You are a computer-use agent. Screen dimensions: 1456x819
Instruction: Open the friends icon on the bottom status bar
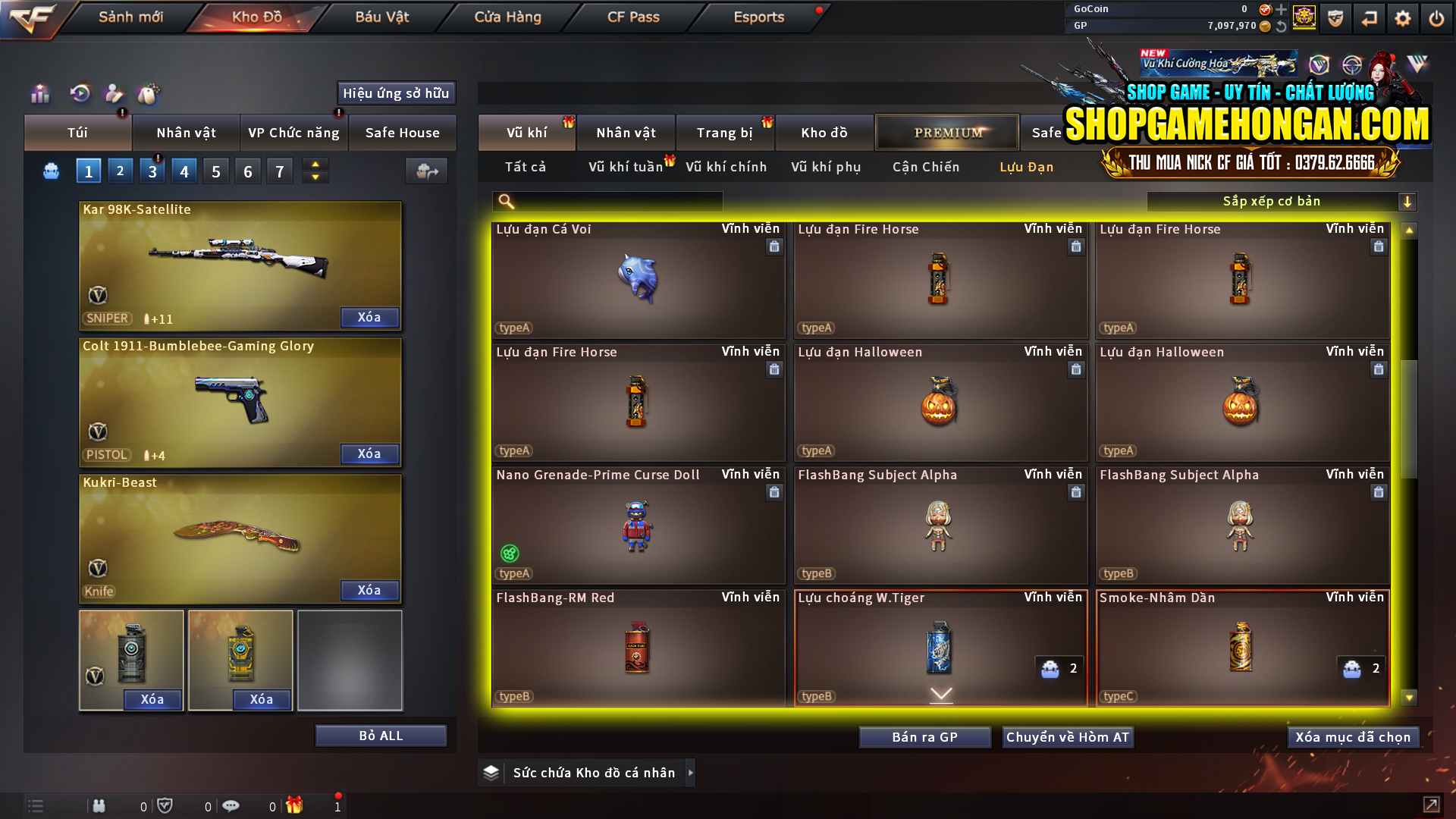(99, 806)
